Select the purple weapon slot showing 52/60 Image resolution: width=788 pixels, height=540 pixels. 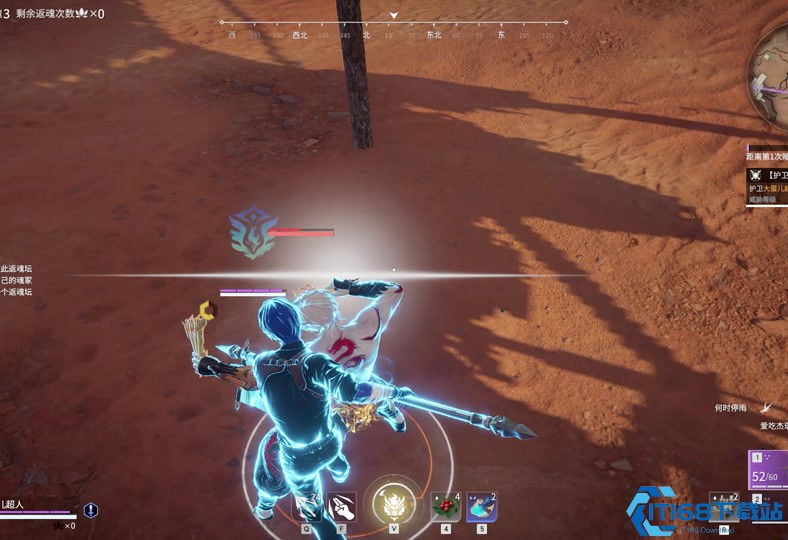[x=767, y=472]
